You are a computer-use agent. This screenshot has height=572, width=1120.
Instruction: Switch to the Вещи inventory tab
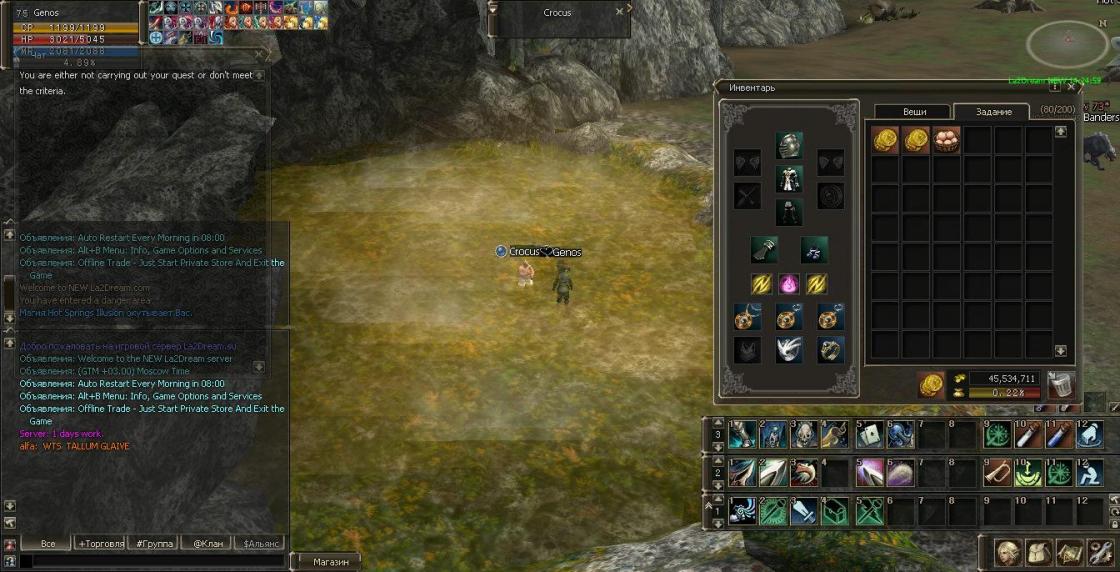click(x=913, y=112)
